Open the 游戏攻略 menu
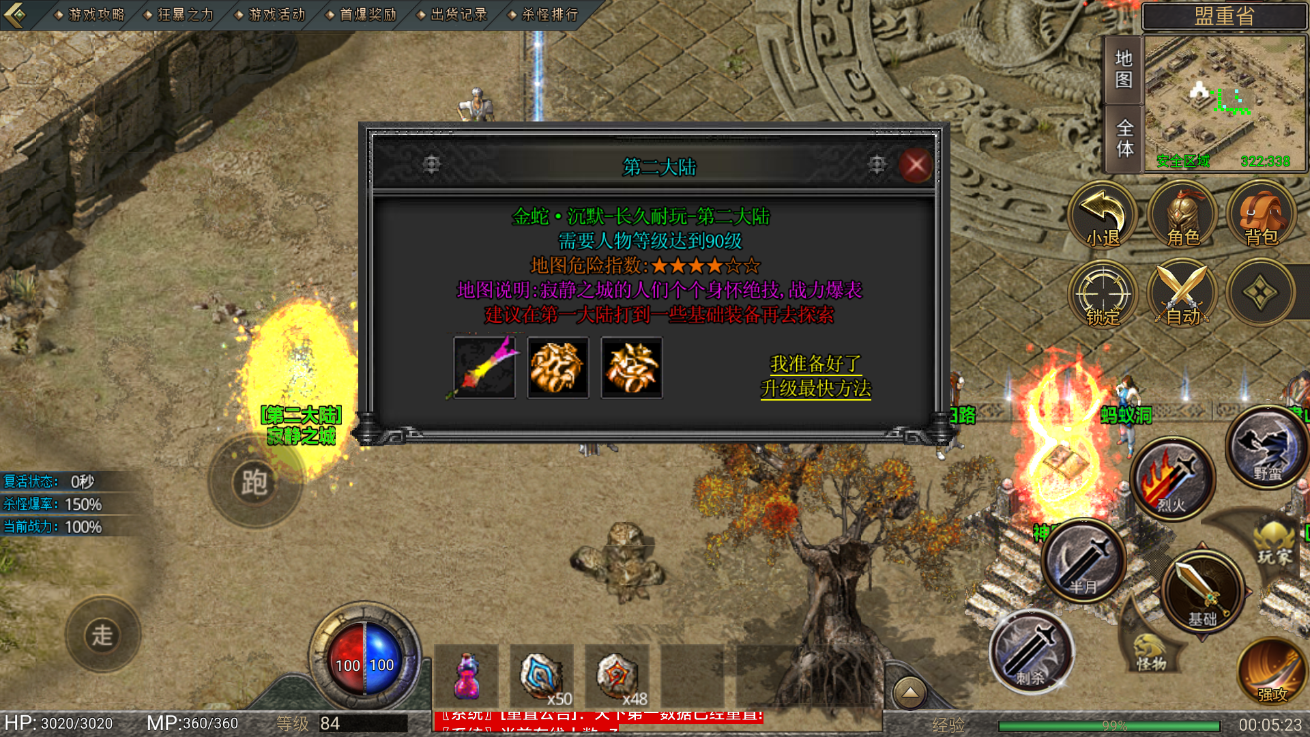Screen dimensions: 1310x737 coord(91,15)
